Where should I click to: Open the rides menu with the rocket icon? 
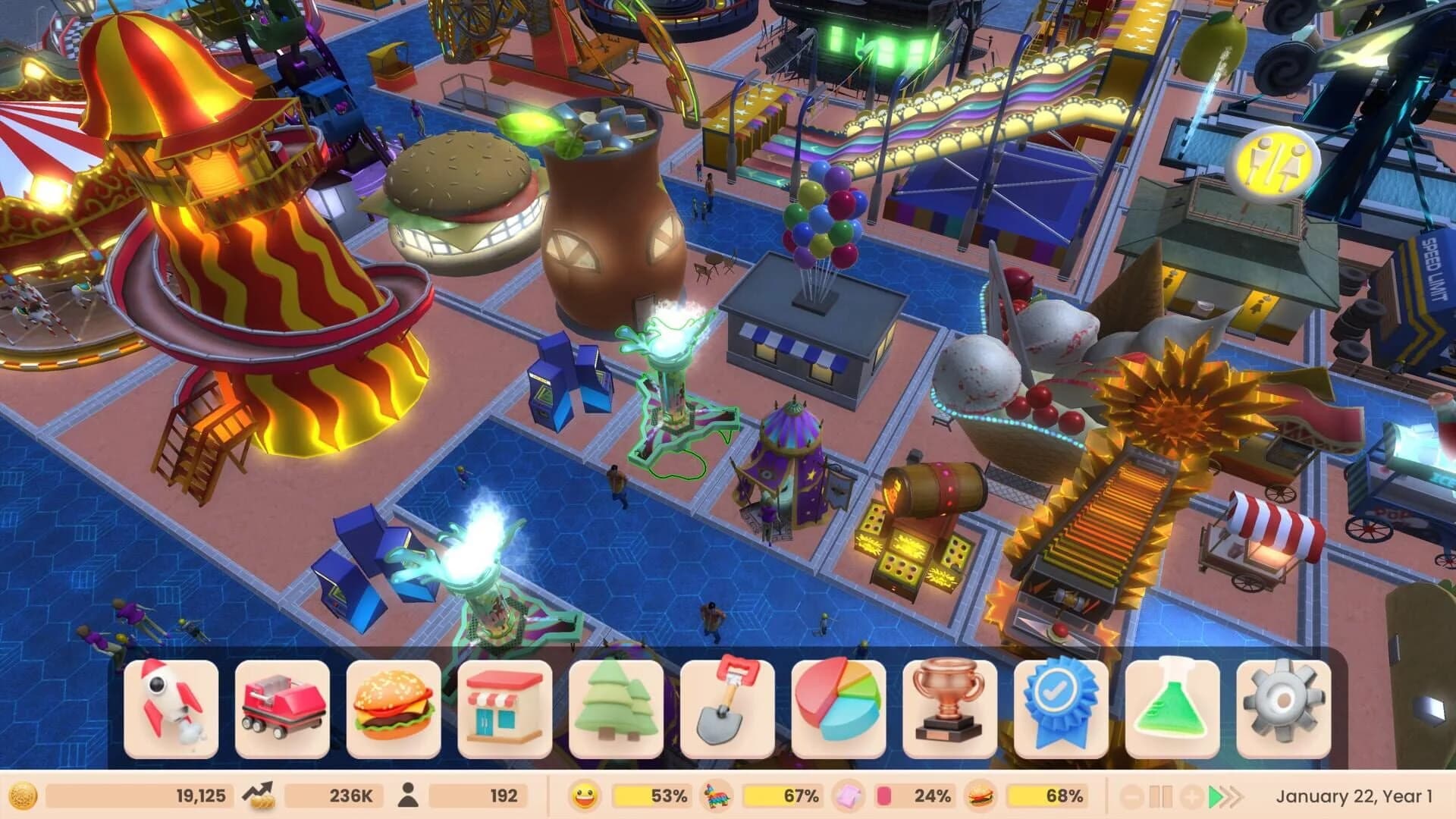pos(169,708)
